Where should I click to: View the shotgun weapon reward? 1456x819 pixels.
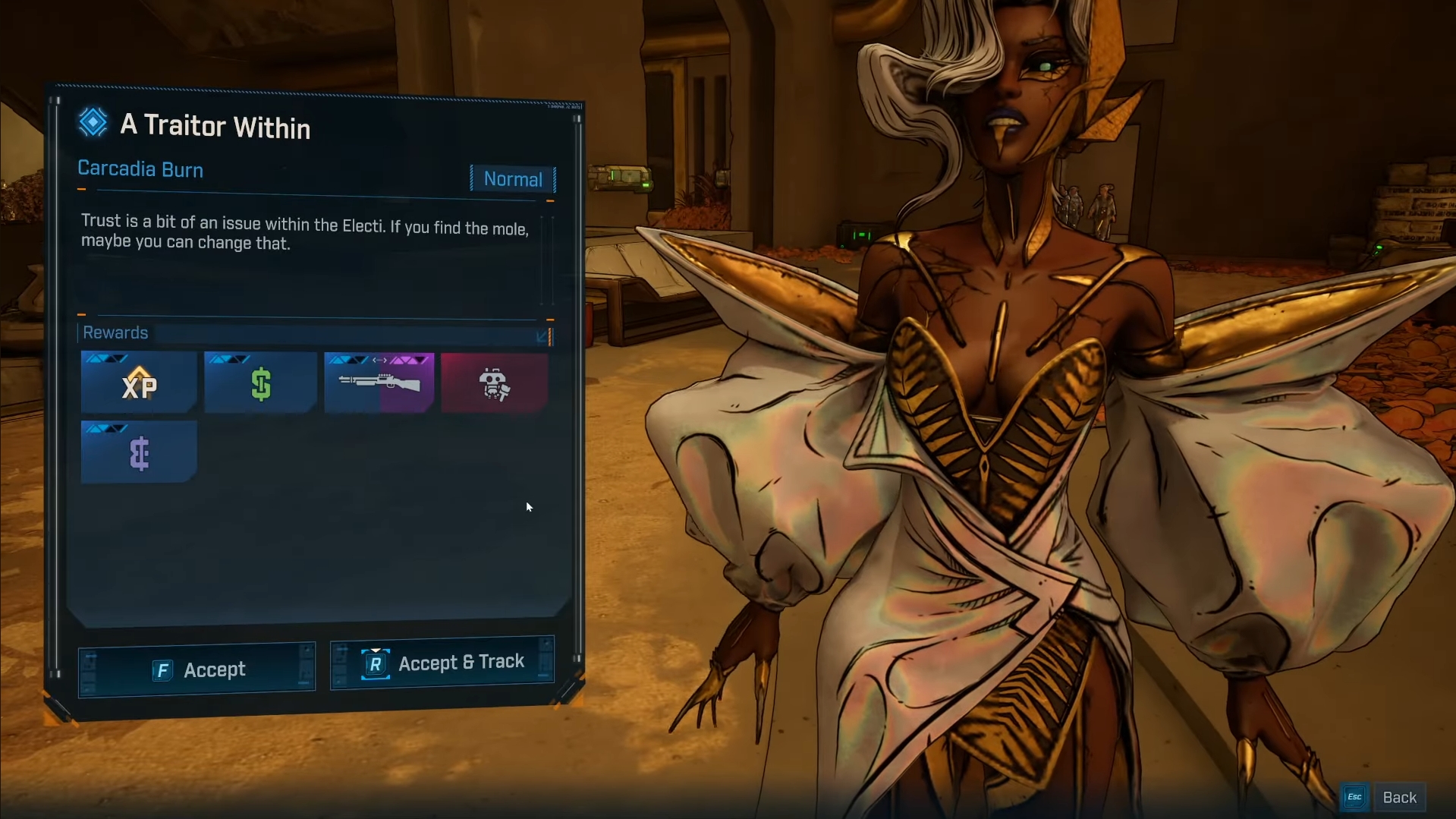point(379,383)
